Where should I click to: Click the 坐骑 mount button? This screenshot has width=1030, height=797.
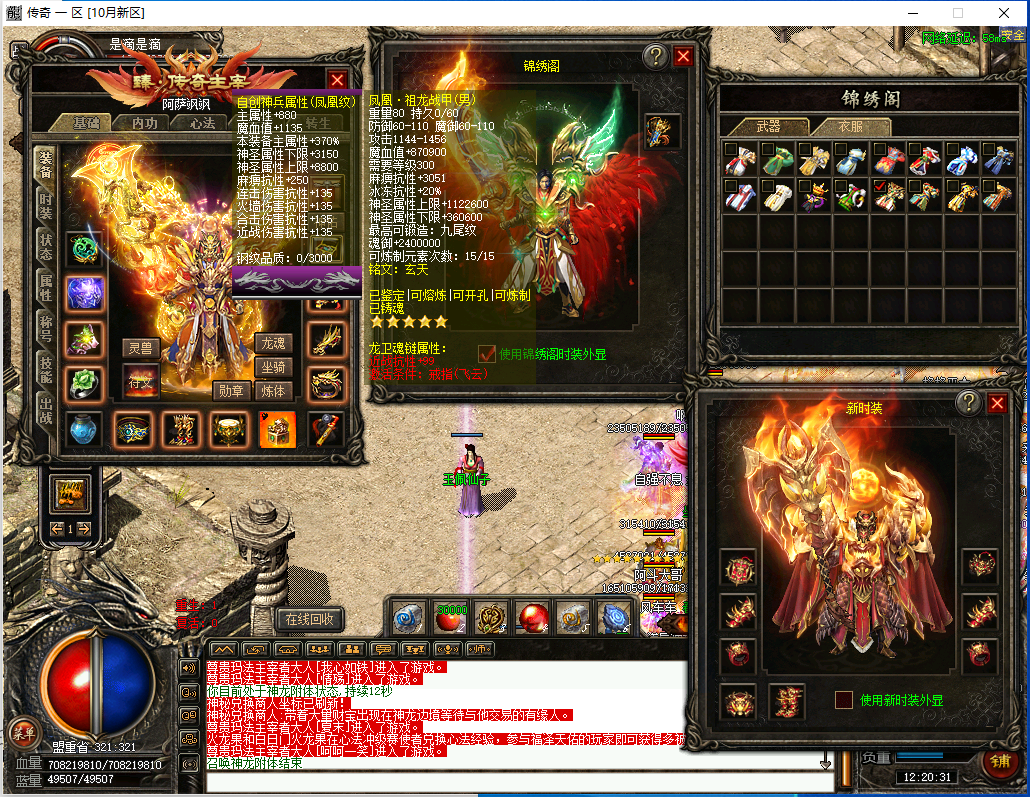click(x=273, y=367)
